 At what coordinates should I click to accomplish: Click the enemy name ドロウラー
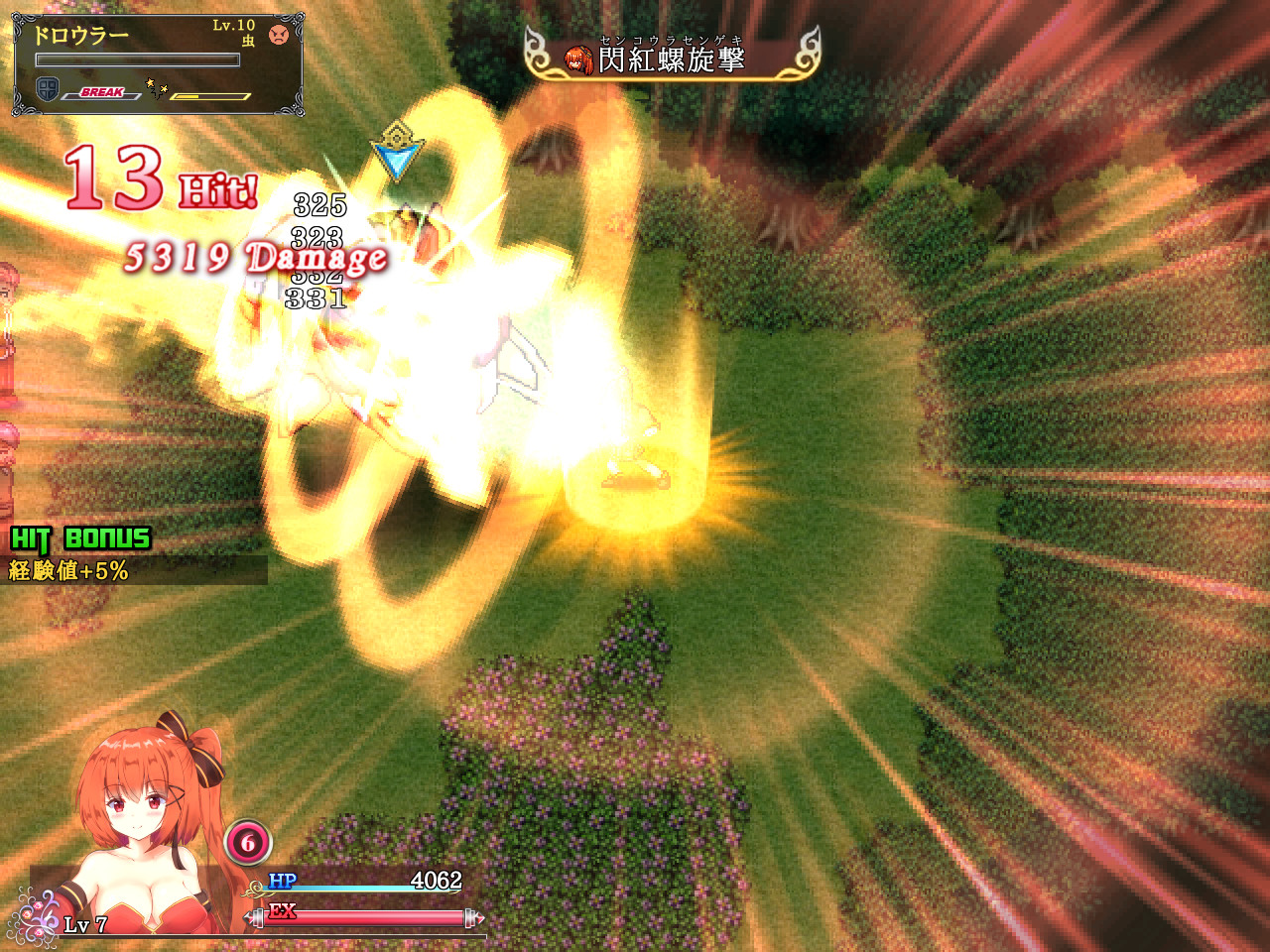(x=82, y=33)
